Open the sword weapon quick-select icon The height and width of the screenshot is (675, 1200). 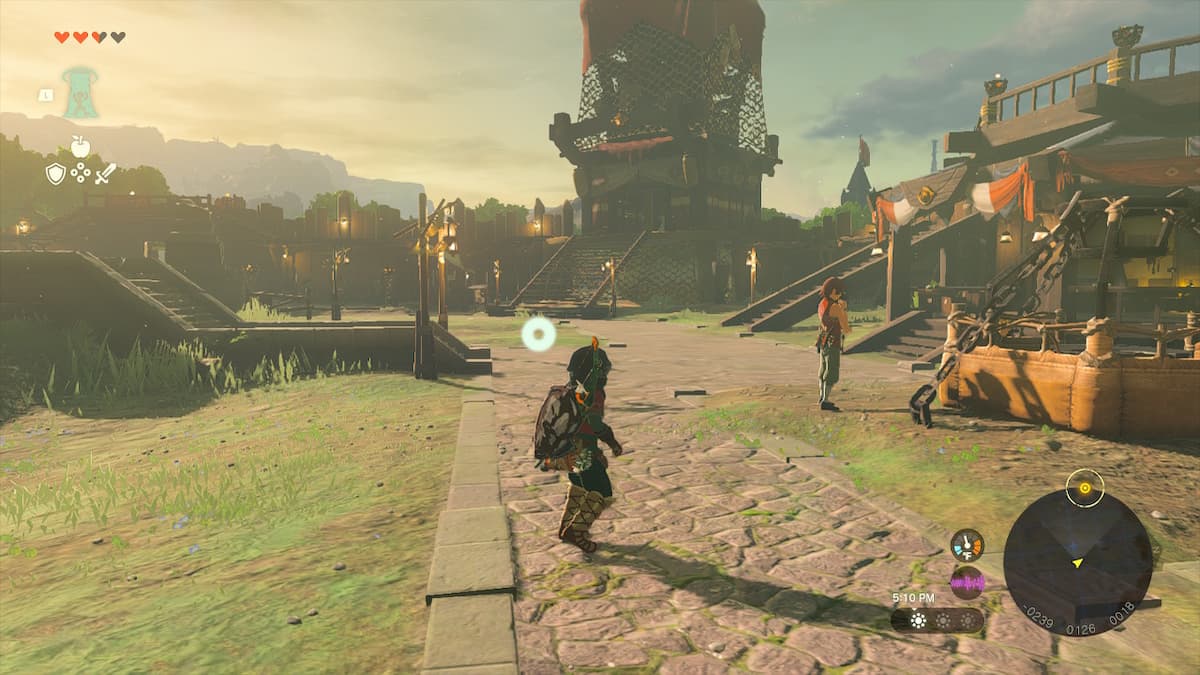point(105,173)
